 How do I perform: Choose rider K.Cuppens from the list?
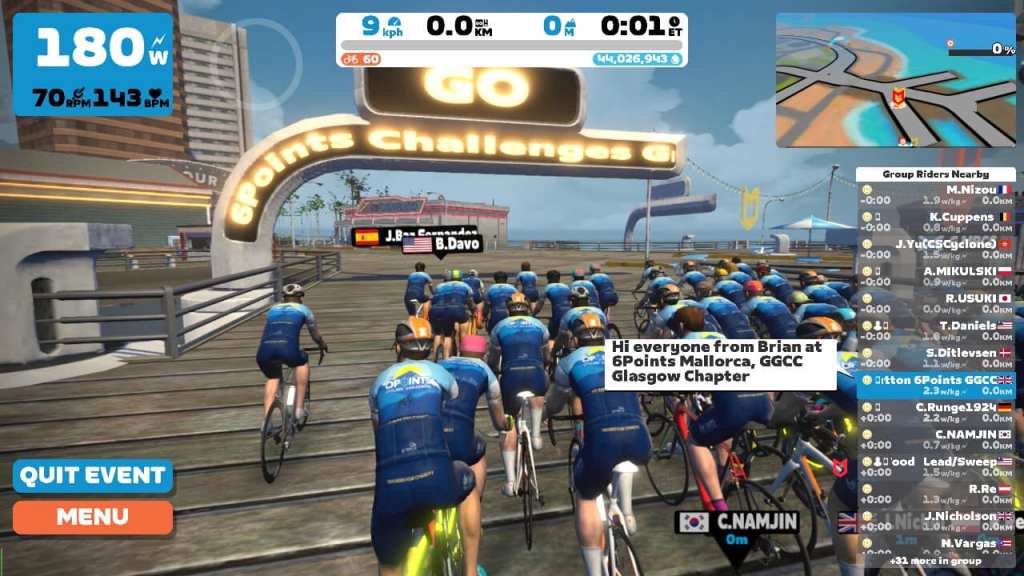point(936,221)
